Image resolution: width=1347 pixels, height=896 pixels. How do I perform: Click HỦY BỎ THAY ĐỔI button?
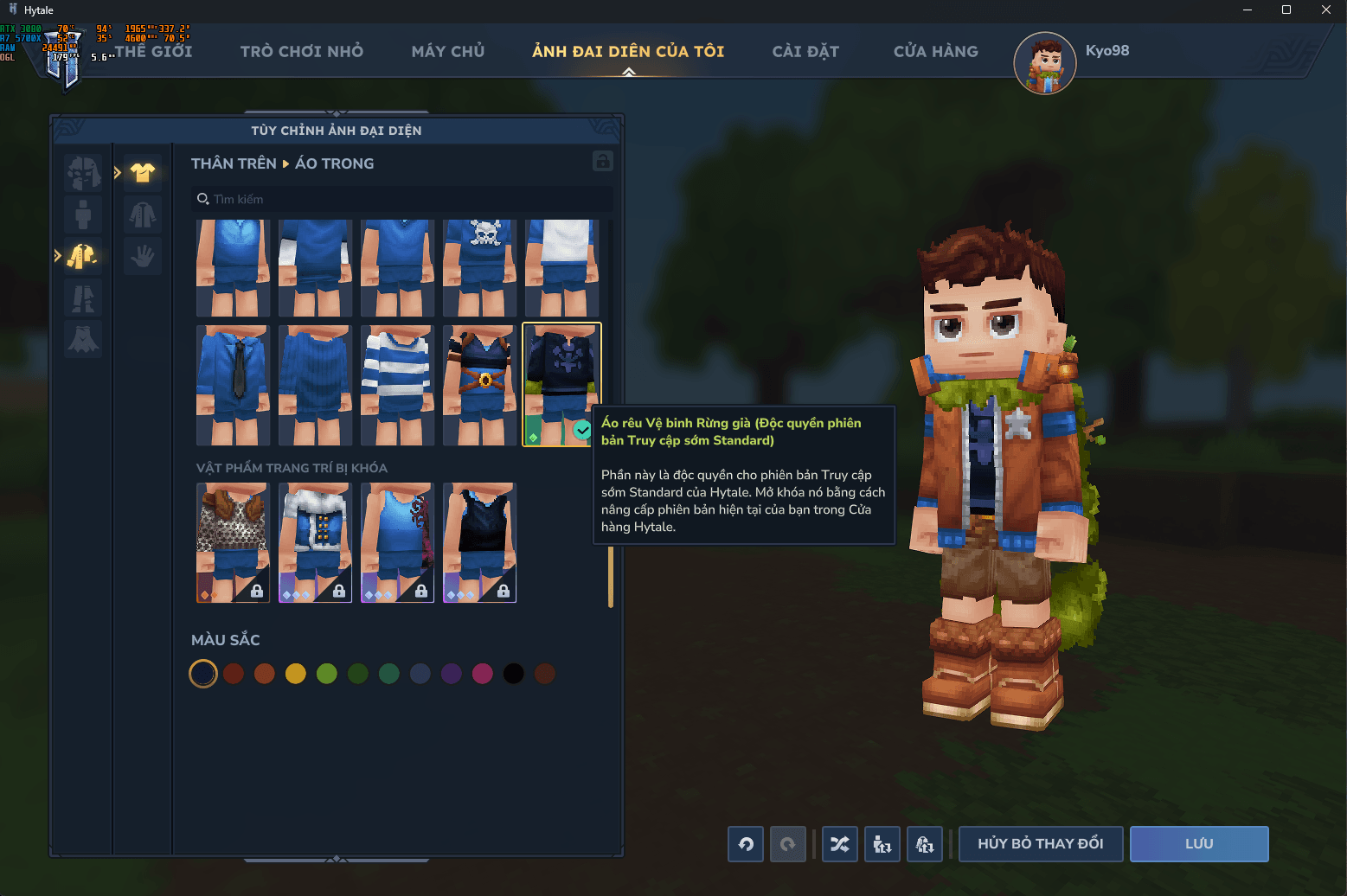click(x=1040, y=844)
